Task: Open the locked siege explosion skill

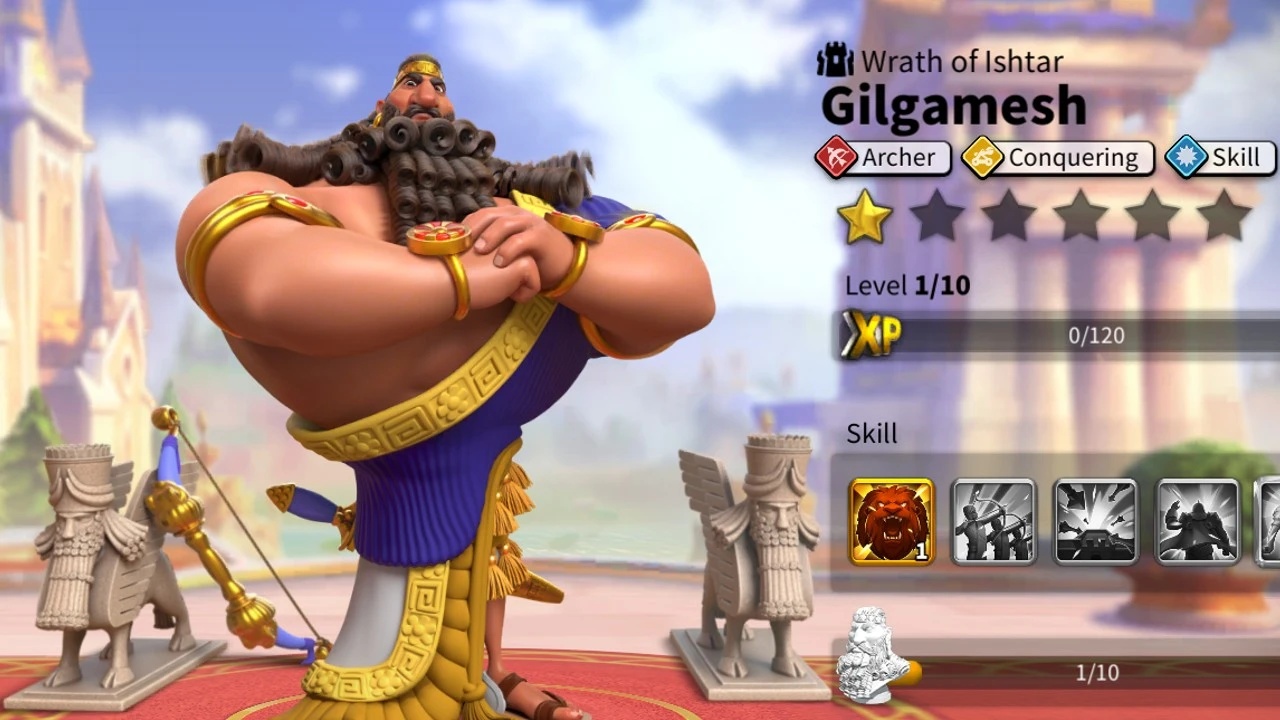Action: (1096, 521)
